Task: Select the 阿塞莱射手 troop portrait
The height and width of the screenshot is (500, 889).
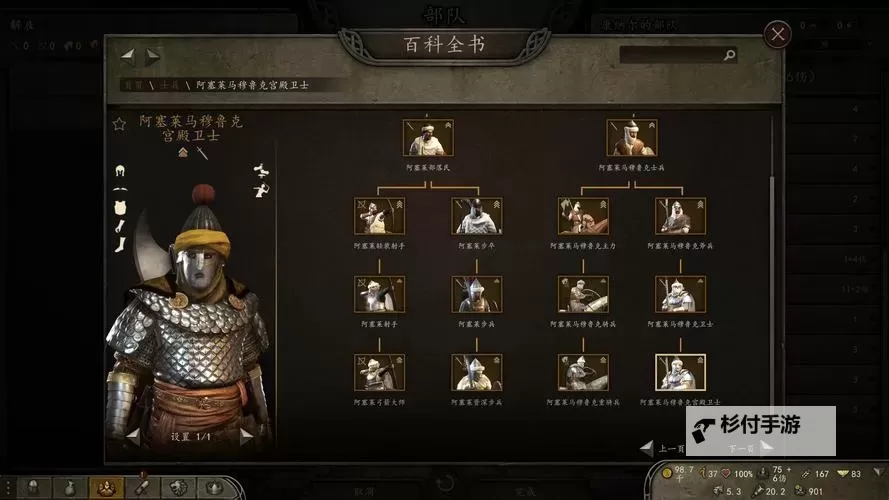Action: (379, 295)
